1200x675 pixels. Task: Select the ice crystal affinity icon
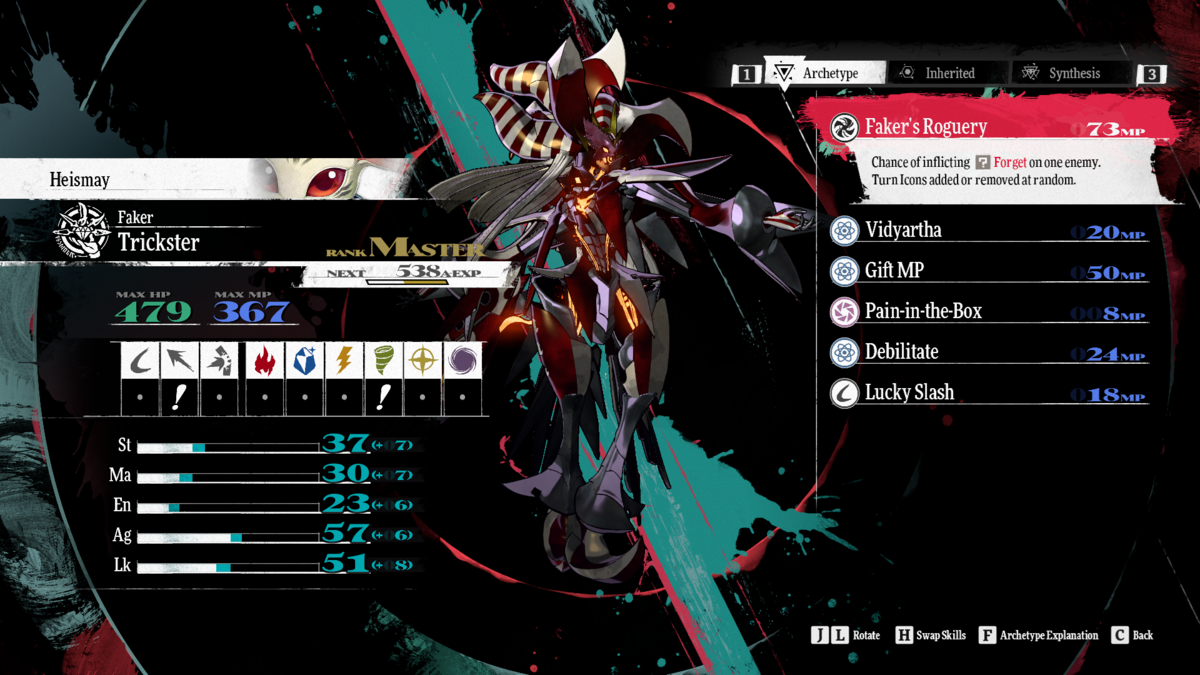[304, 360]
